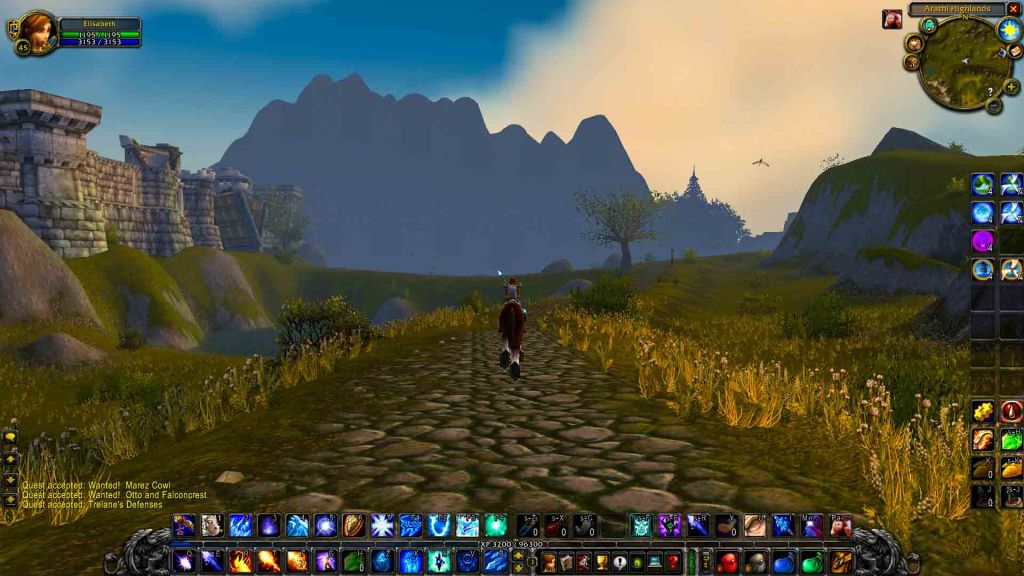This screenshot has height=576, width=1024.
Task: Cast the orange shield ability icon
Action: (x=354, y=525)
